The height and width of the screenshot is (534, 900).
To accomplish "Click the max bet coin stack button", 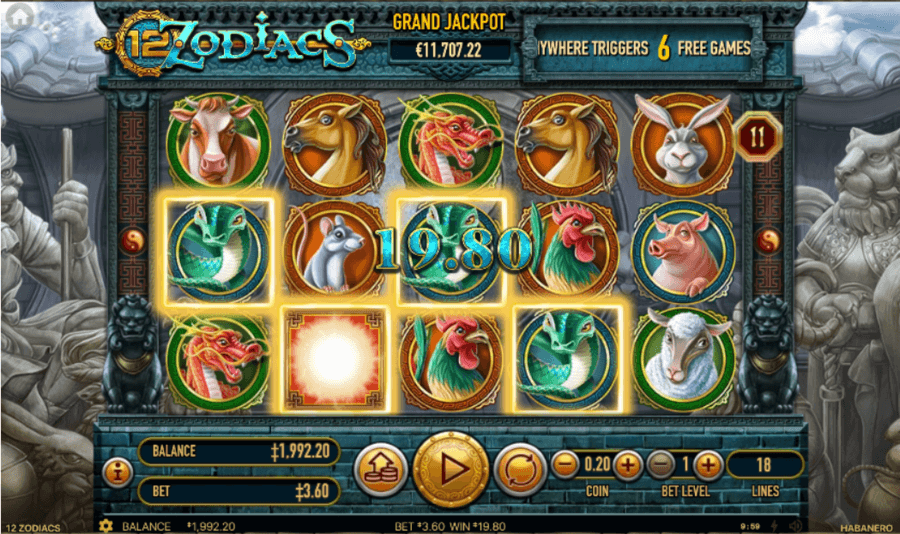I will click(x=380, y=469).
